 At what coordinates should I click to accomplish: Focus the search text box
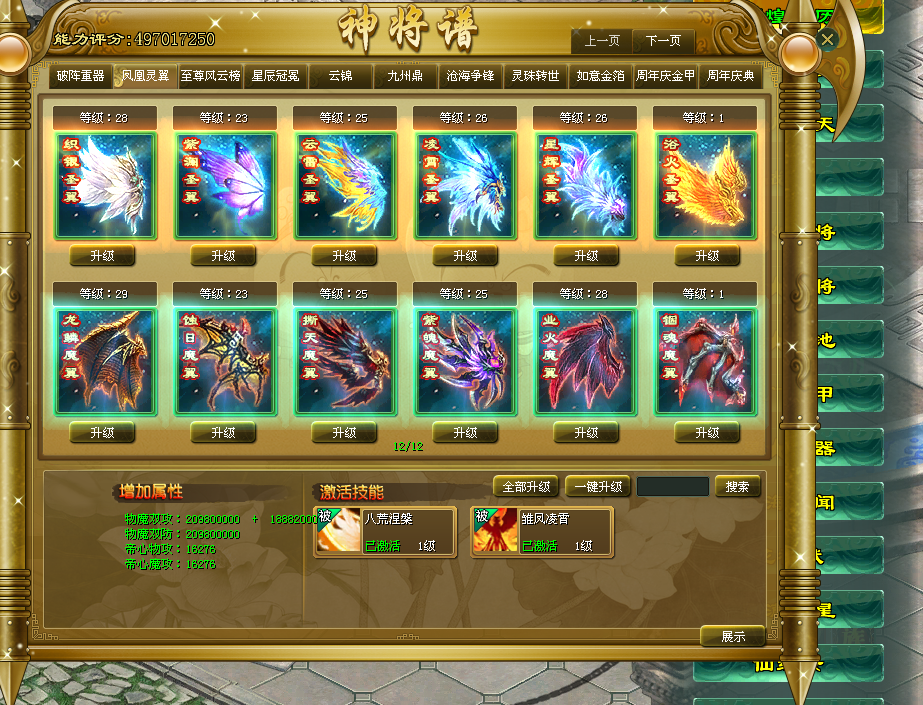coord(672,487)
